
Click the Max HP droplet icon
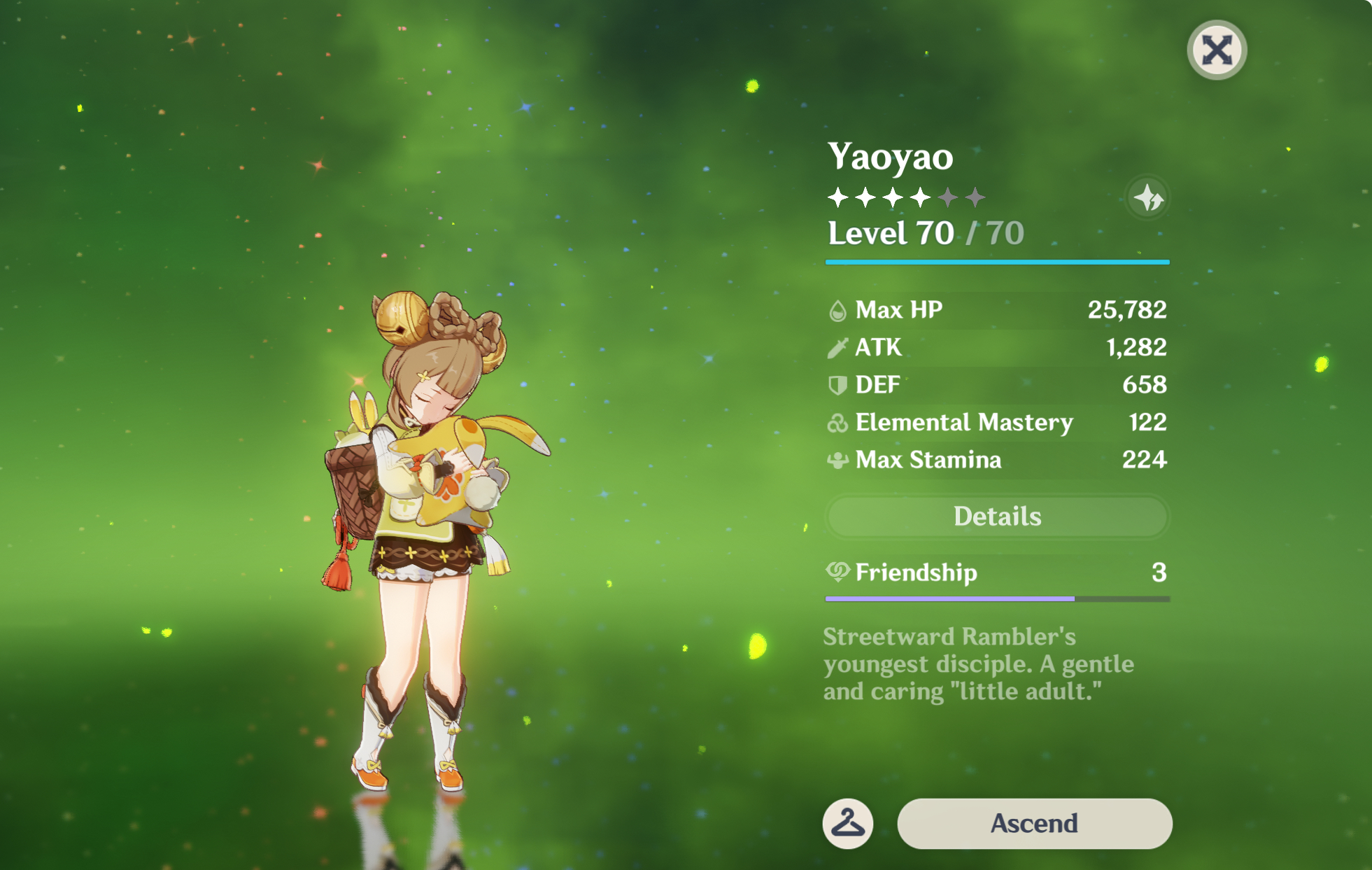click(x=837, y=309)
